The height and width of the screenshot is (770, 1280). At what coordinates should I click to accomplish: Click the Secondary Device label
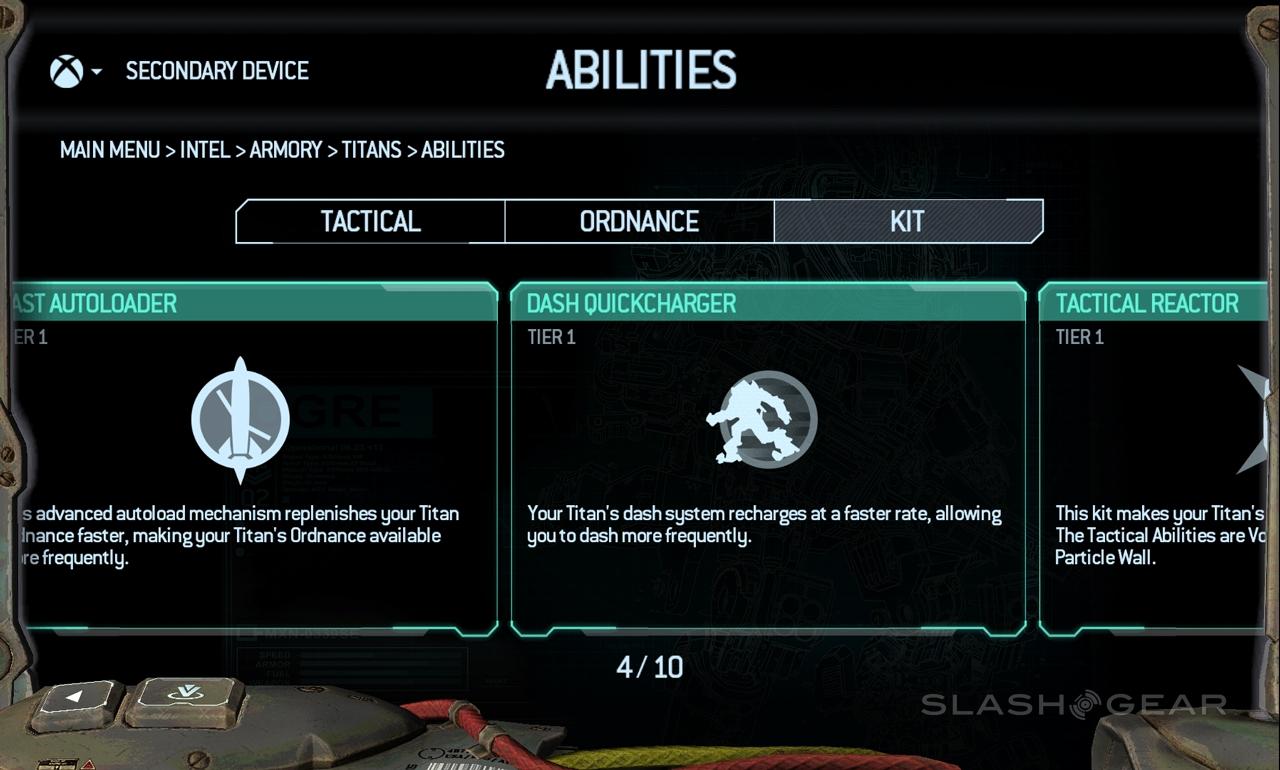(217, 71)
